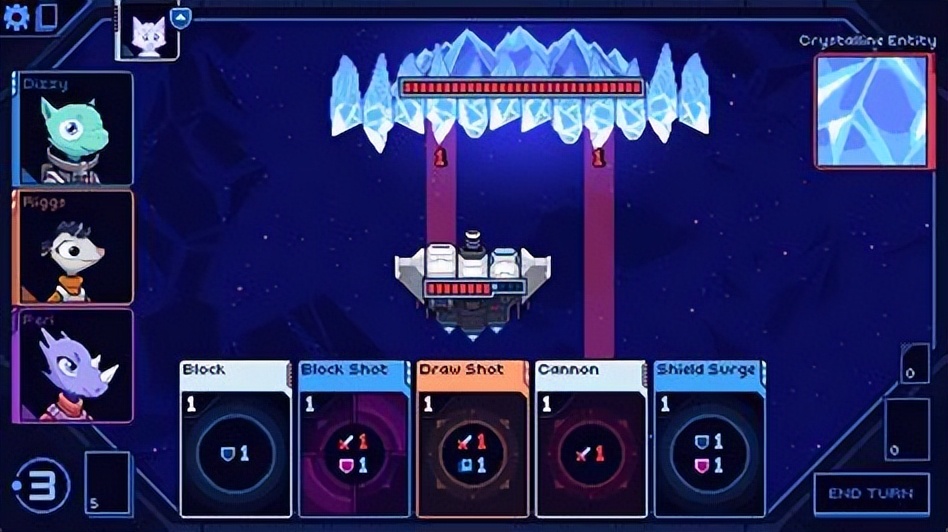The height and width of the screenshot is (532, 948).
Task: Select Dizzy's crew portrait
Action: coord(73,128)
